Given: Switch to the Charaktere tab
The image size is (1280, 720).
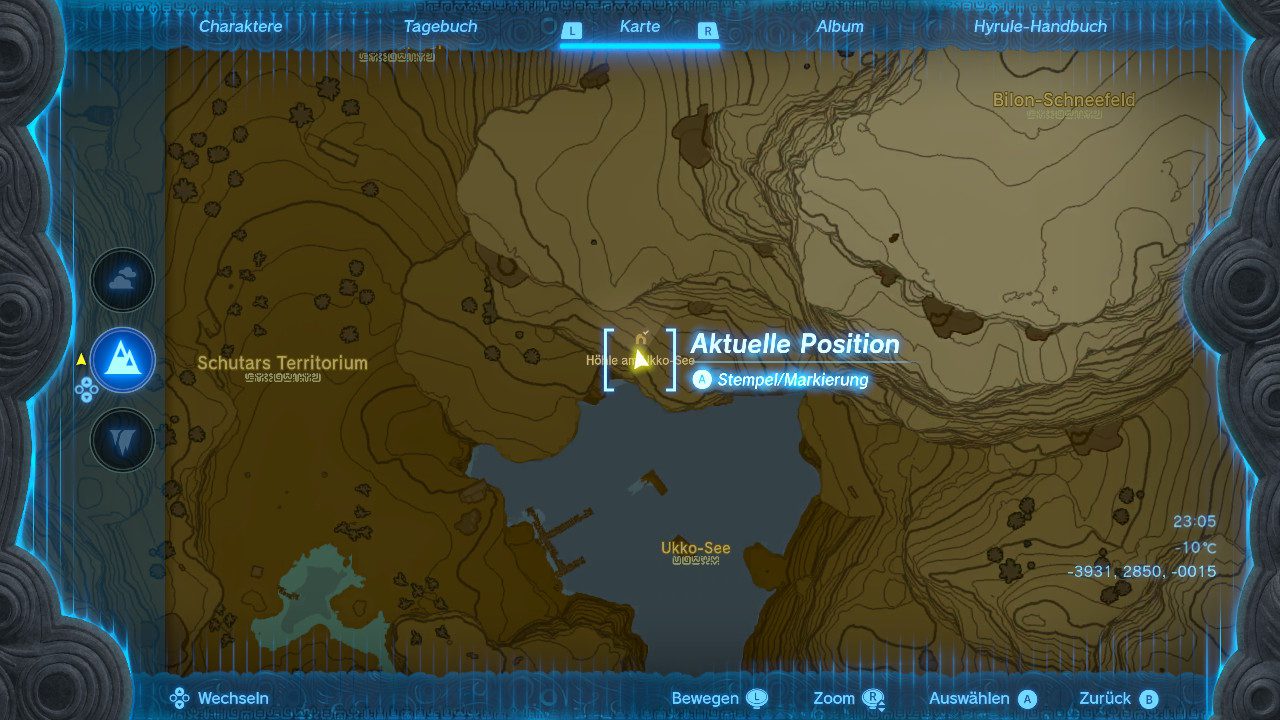Looking at the screenshot, I should point(240,27).
